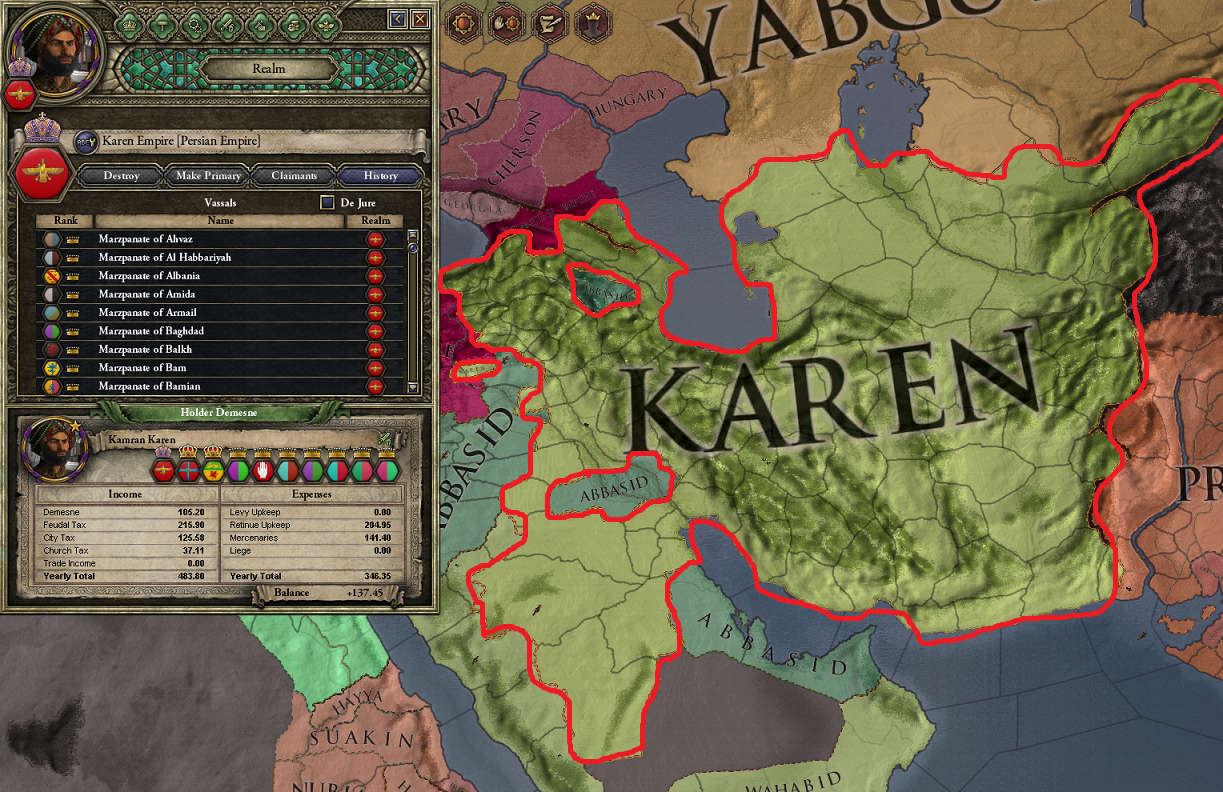Image resolution: width=1223 pixels, height=792 pixels.
Task: Choose Make Primary for Karen Empire
Action: tap(208, 176)
